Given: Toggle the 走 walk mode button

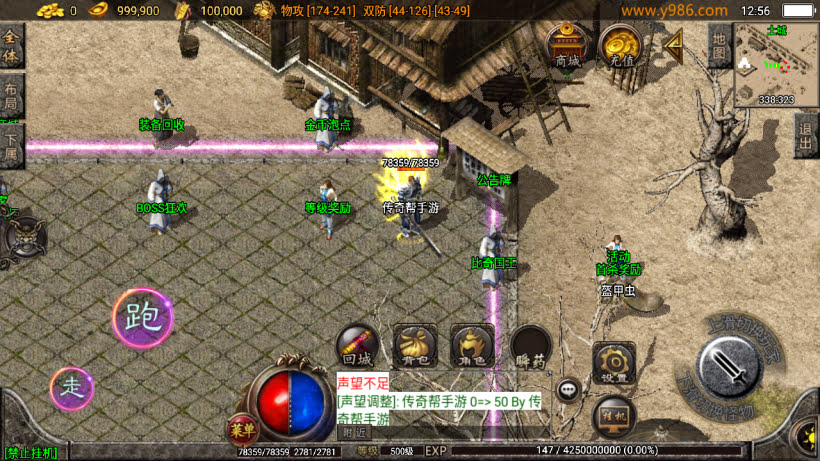Looking at the screenshot, I should tap(71, 388).
